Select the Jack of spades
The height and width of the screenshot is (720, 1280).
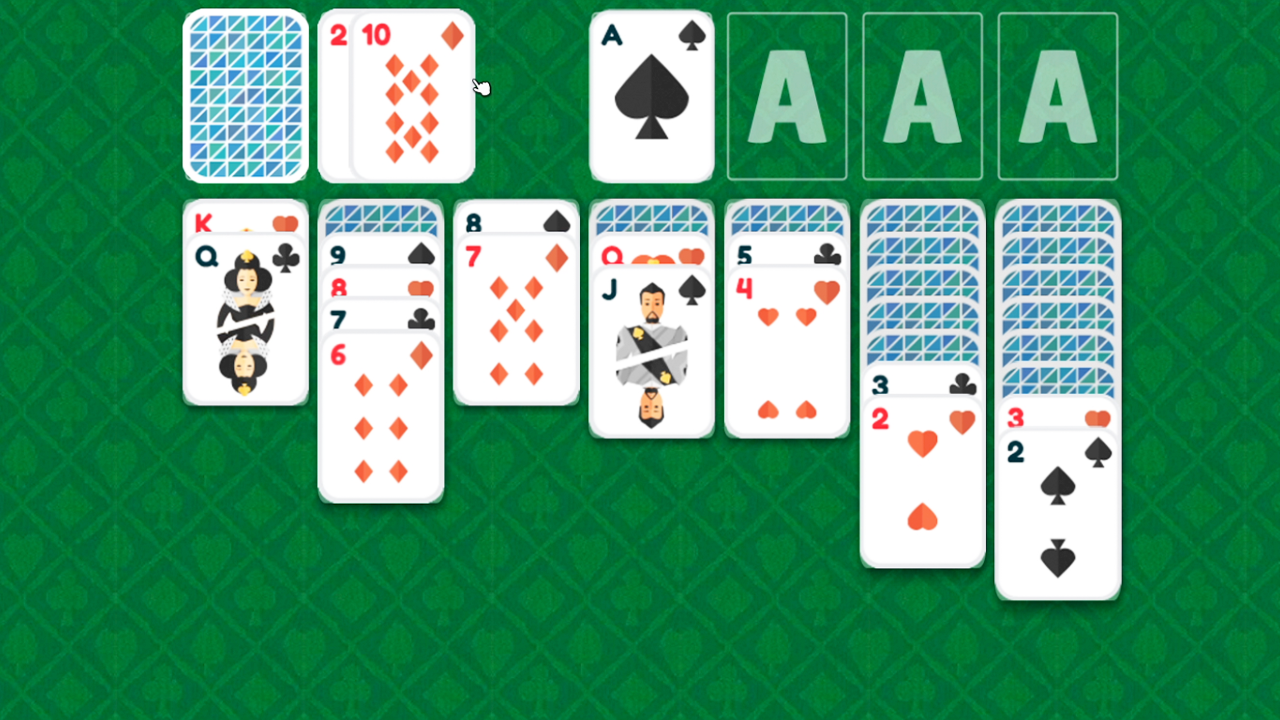[x=651, y=350]
